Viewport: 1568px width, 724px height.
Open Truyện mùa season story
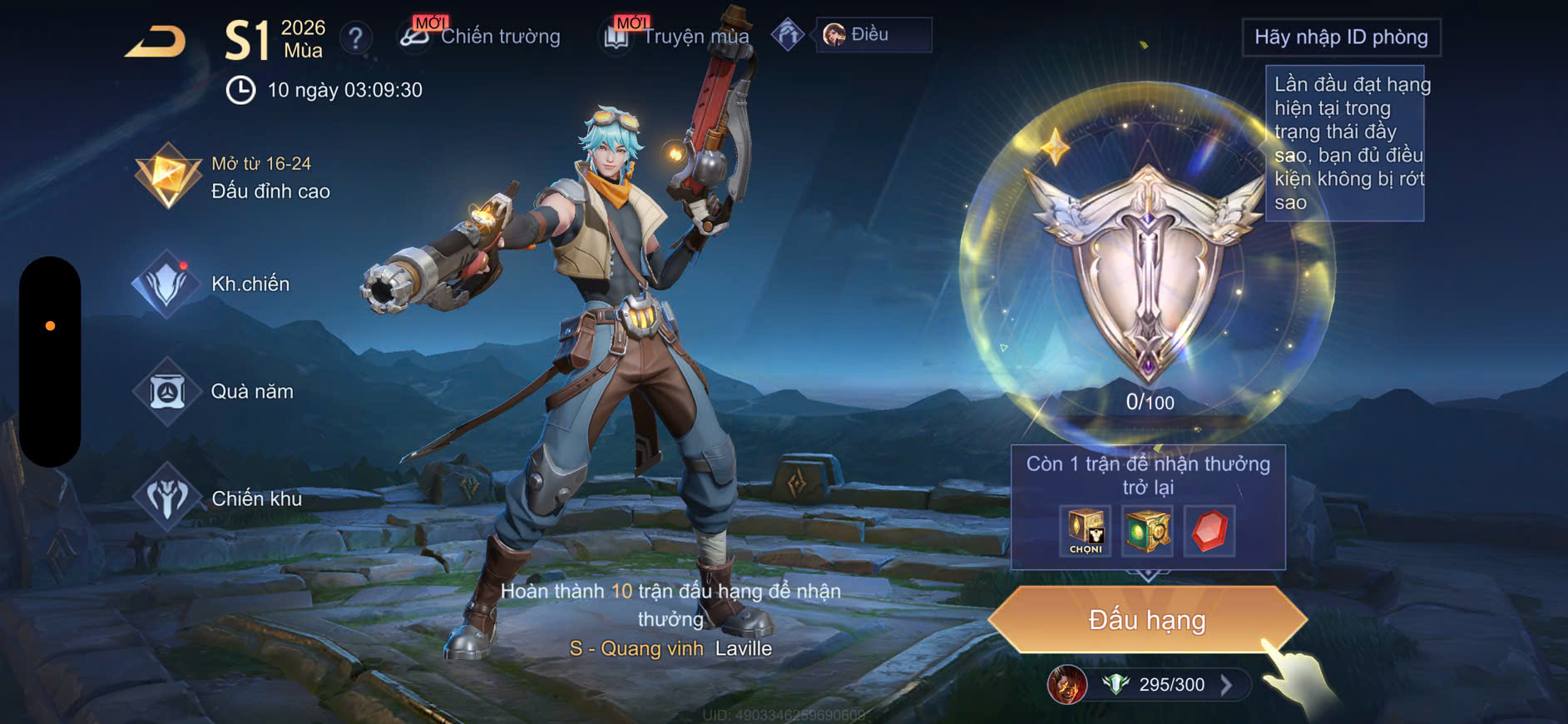pos(677,37)
